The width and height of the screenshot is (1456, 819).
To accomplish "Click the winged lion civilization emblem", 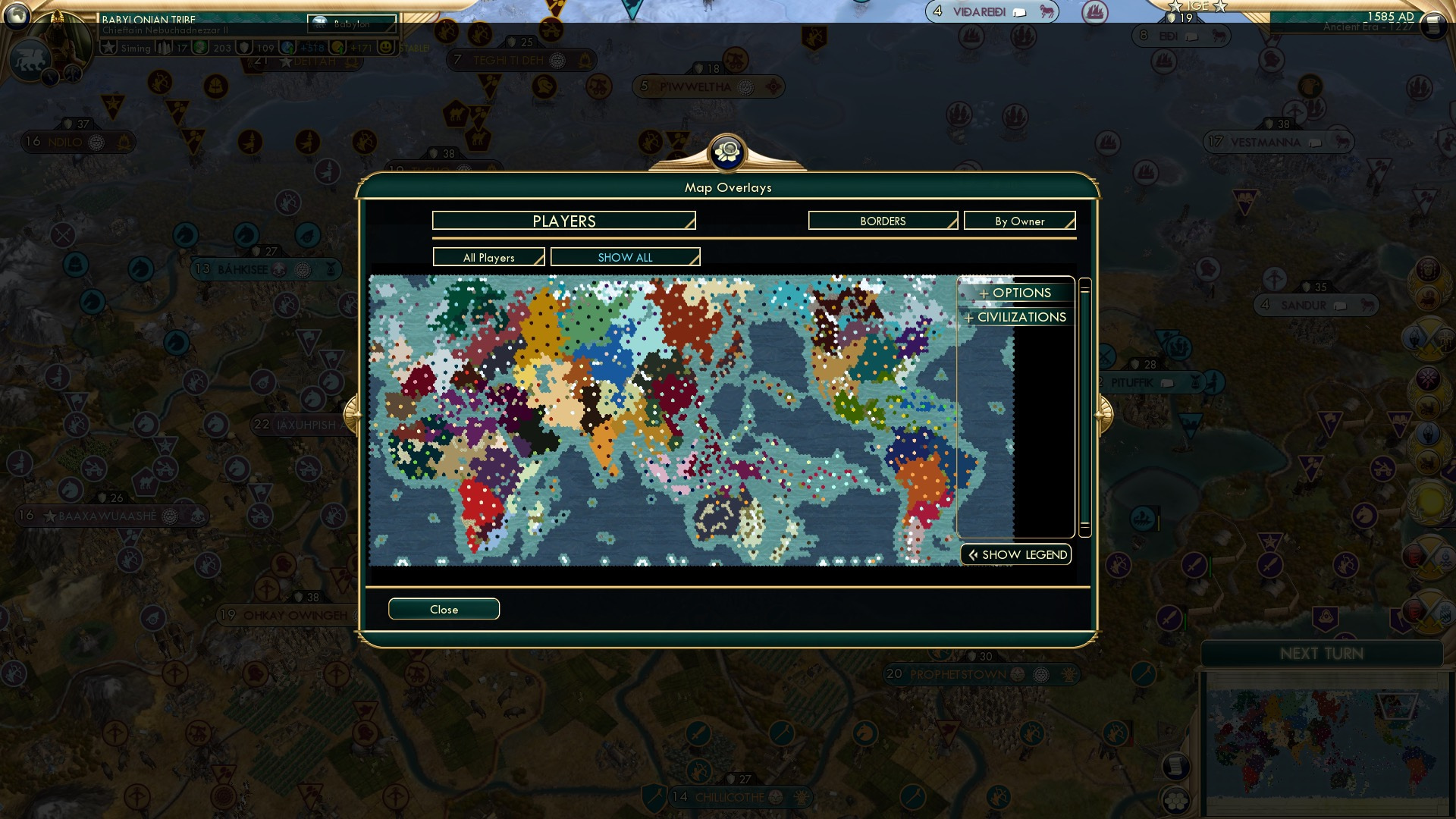I will click(x=31, y=58).
